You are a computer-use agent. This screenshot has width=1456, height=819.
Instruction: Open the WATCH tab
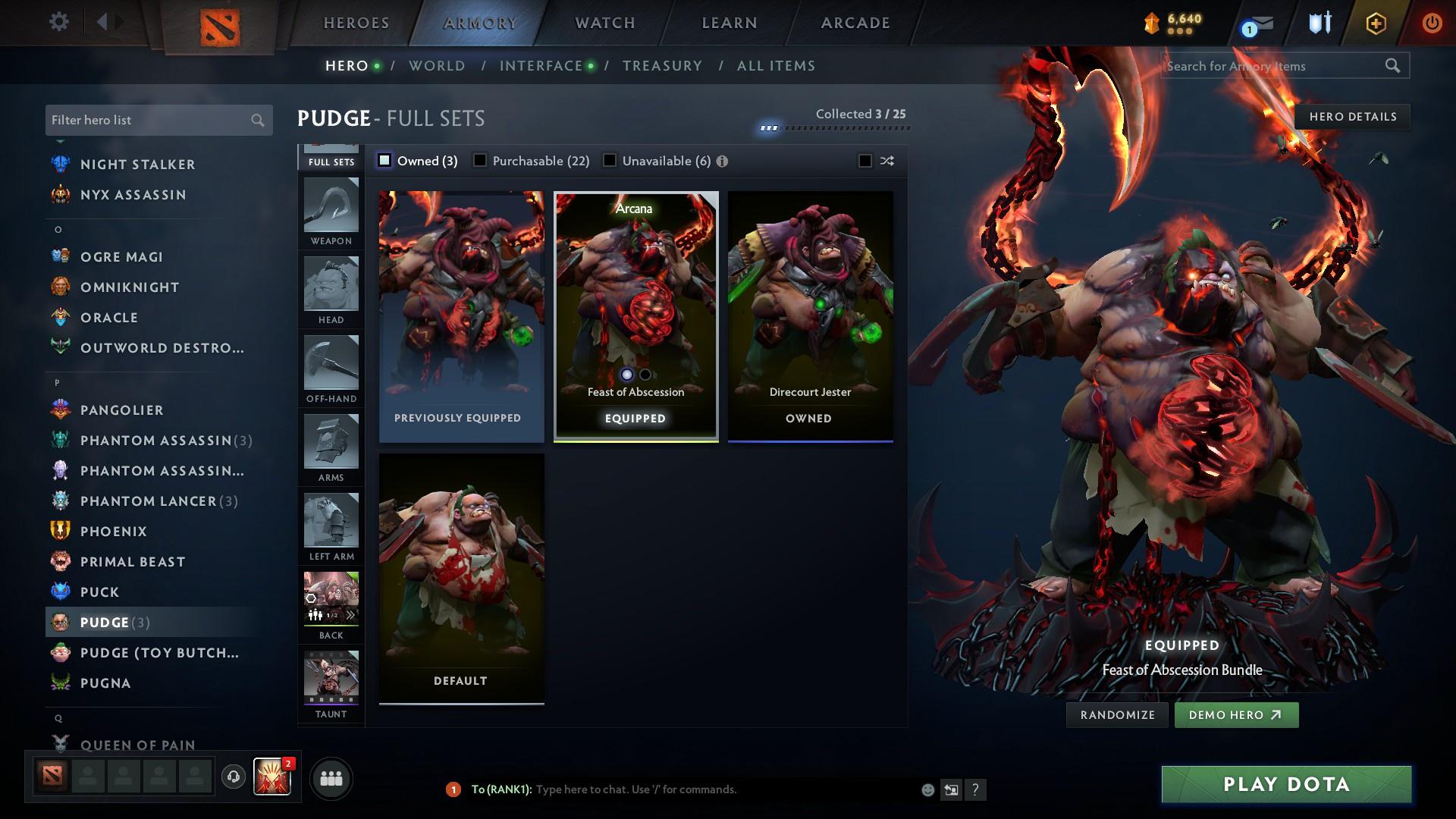603,22
